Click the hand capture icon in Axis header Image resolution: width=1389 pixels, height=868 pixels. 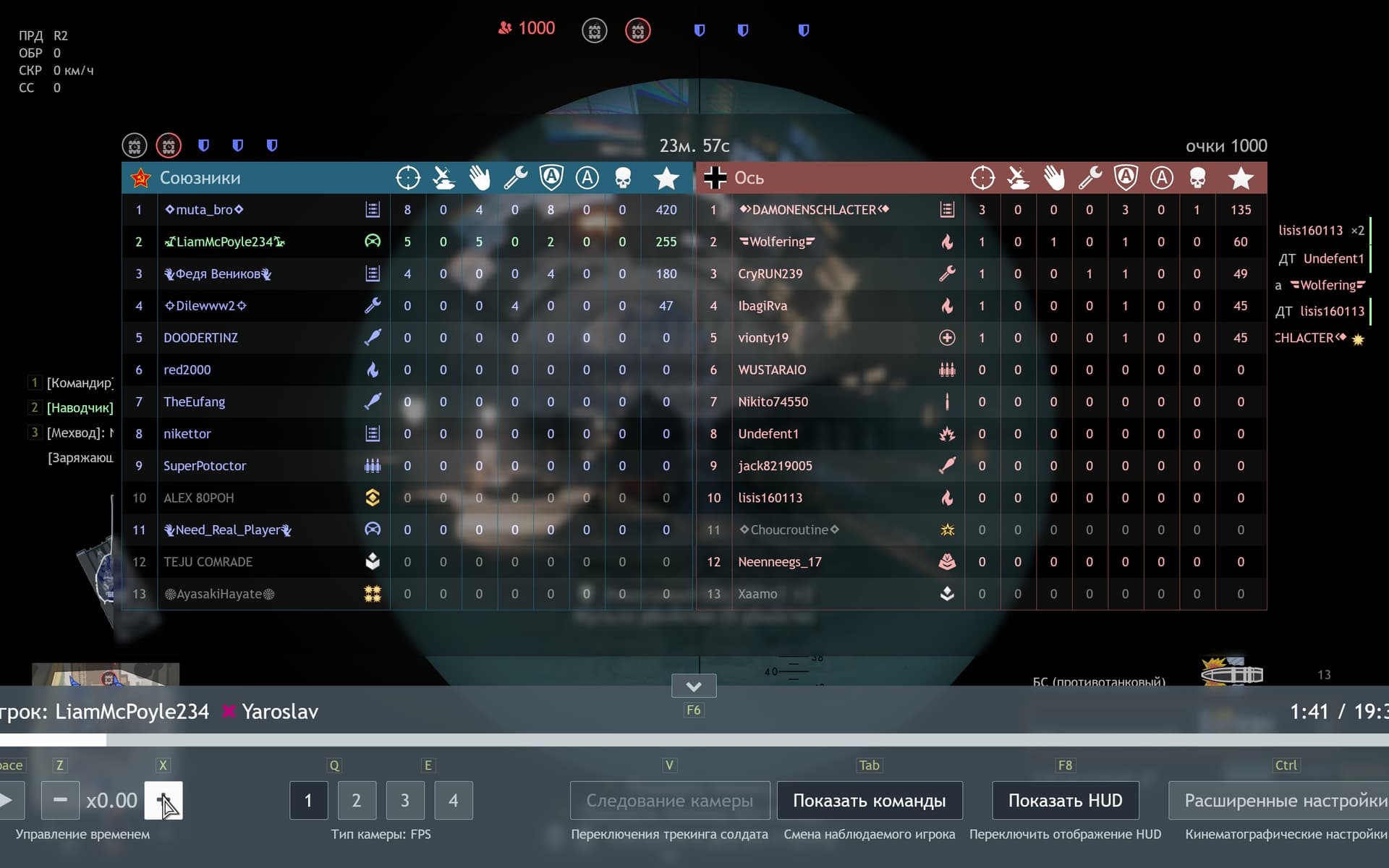(1055, 177)
